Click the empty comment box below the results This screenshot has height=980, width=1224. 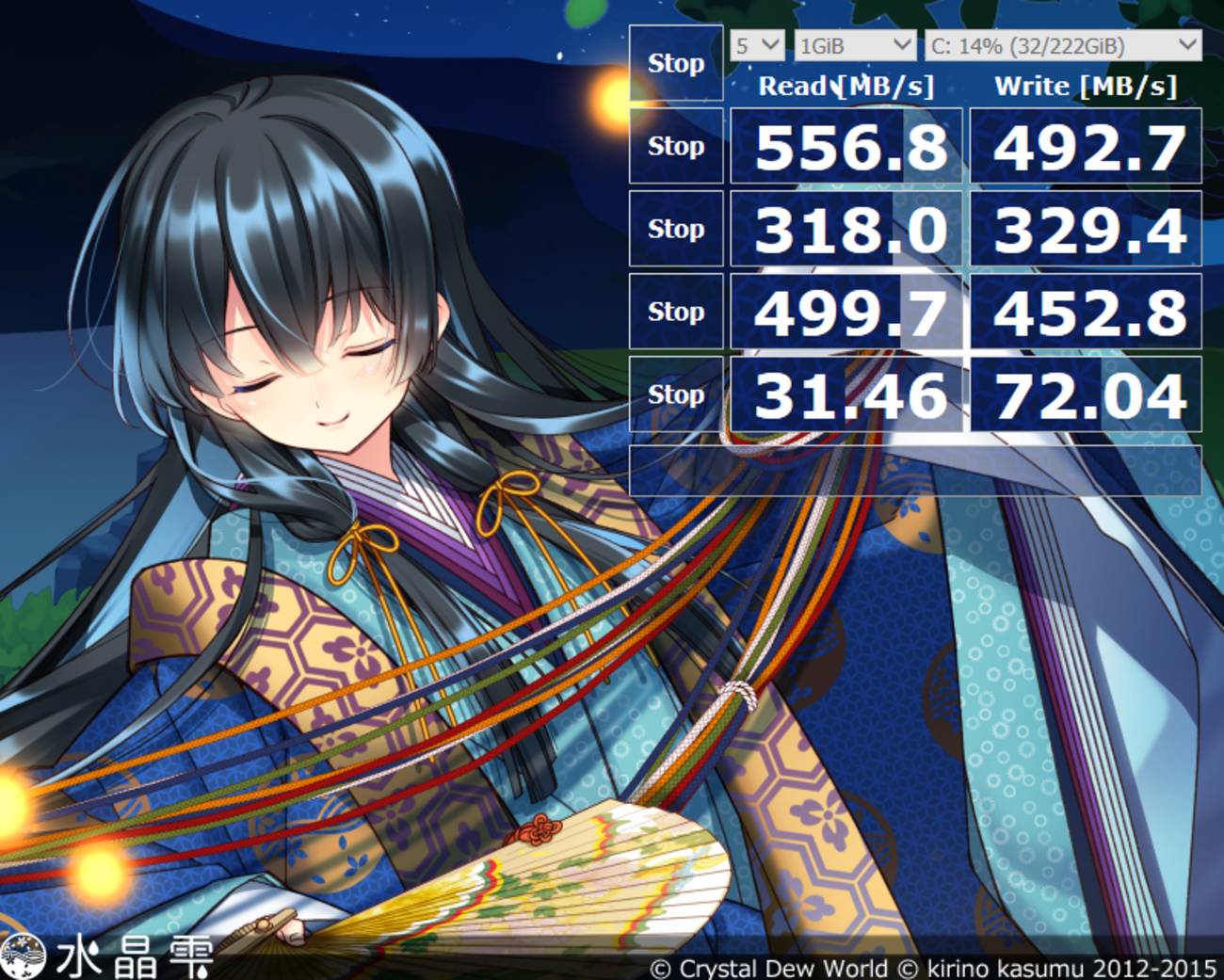point(915,470)
